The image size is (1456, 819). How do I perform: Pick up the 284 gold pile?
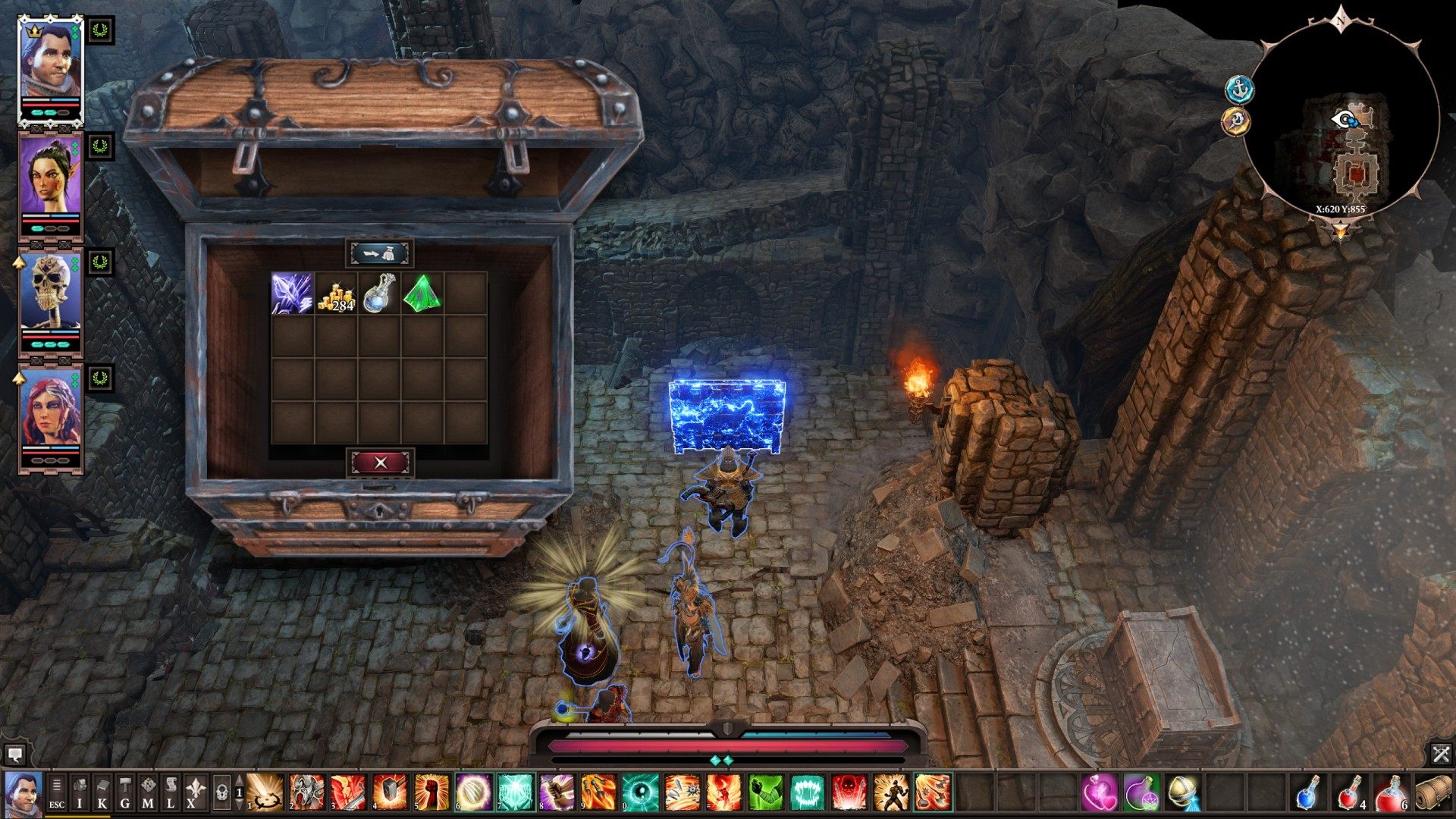pyautogui.click(x=336, y=293)
